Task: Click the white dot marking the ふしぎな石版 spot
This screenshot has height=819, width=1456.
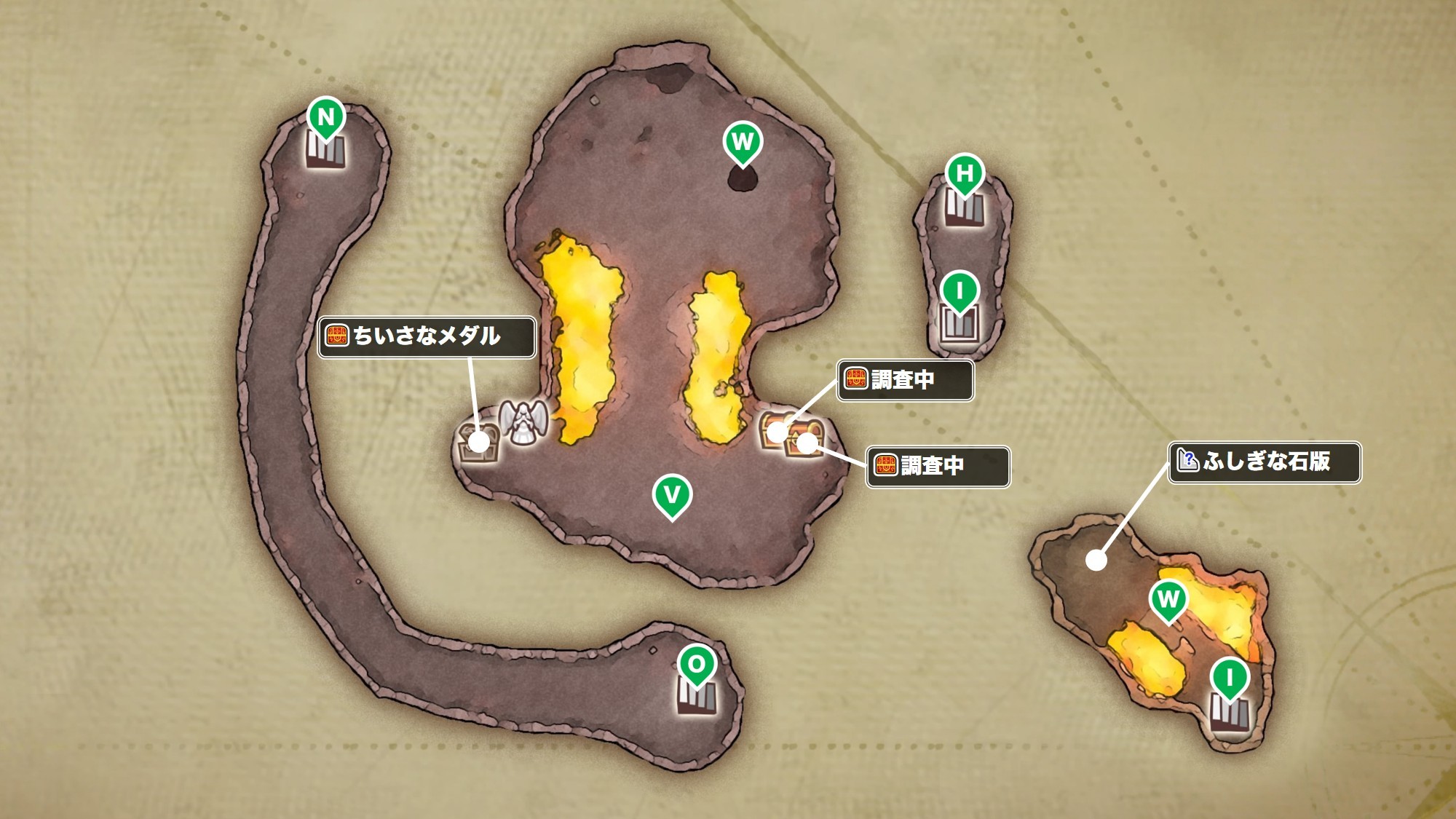Action: tap(1096, 560)
